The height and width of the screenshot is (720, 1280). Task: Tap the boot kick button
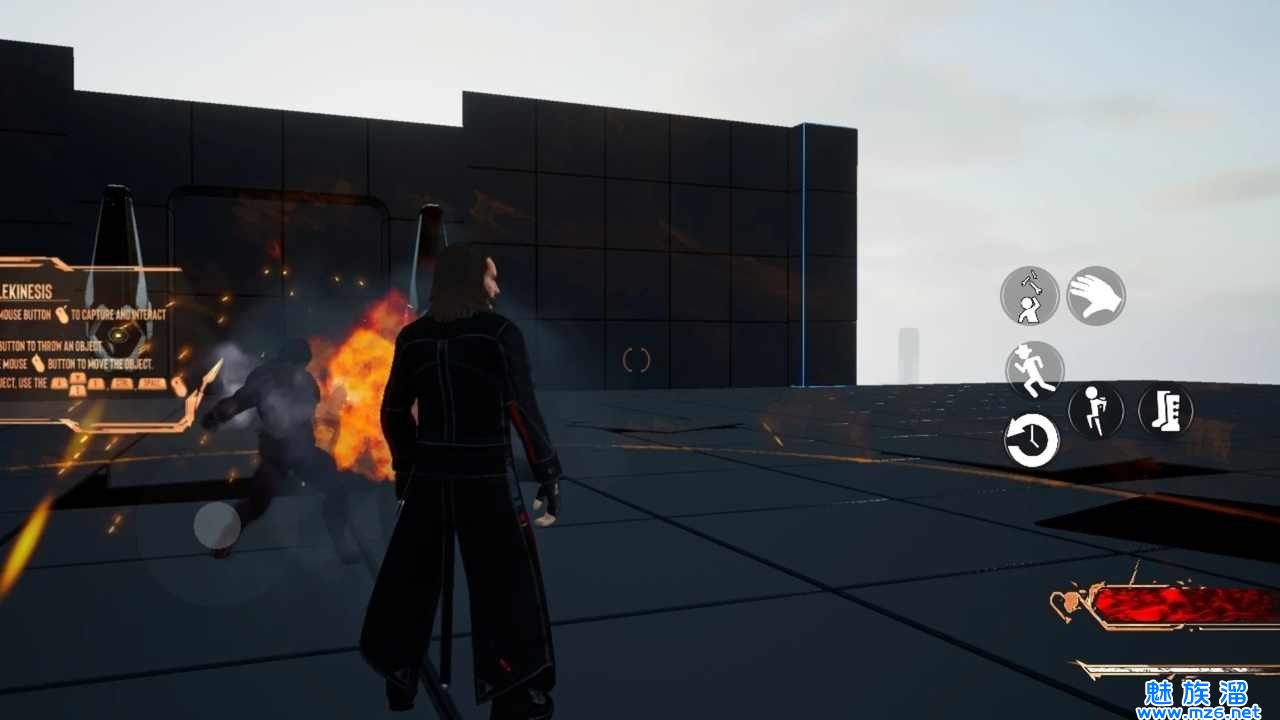click(1166, 410)
